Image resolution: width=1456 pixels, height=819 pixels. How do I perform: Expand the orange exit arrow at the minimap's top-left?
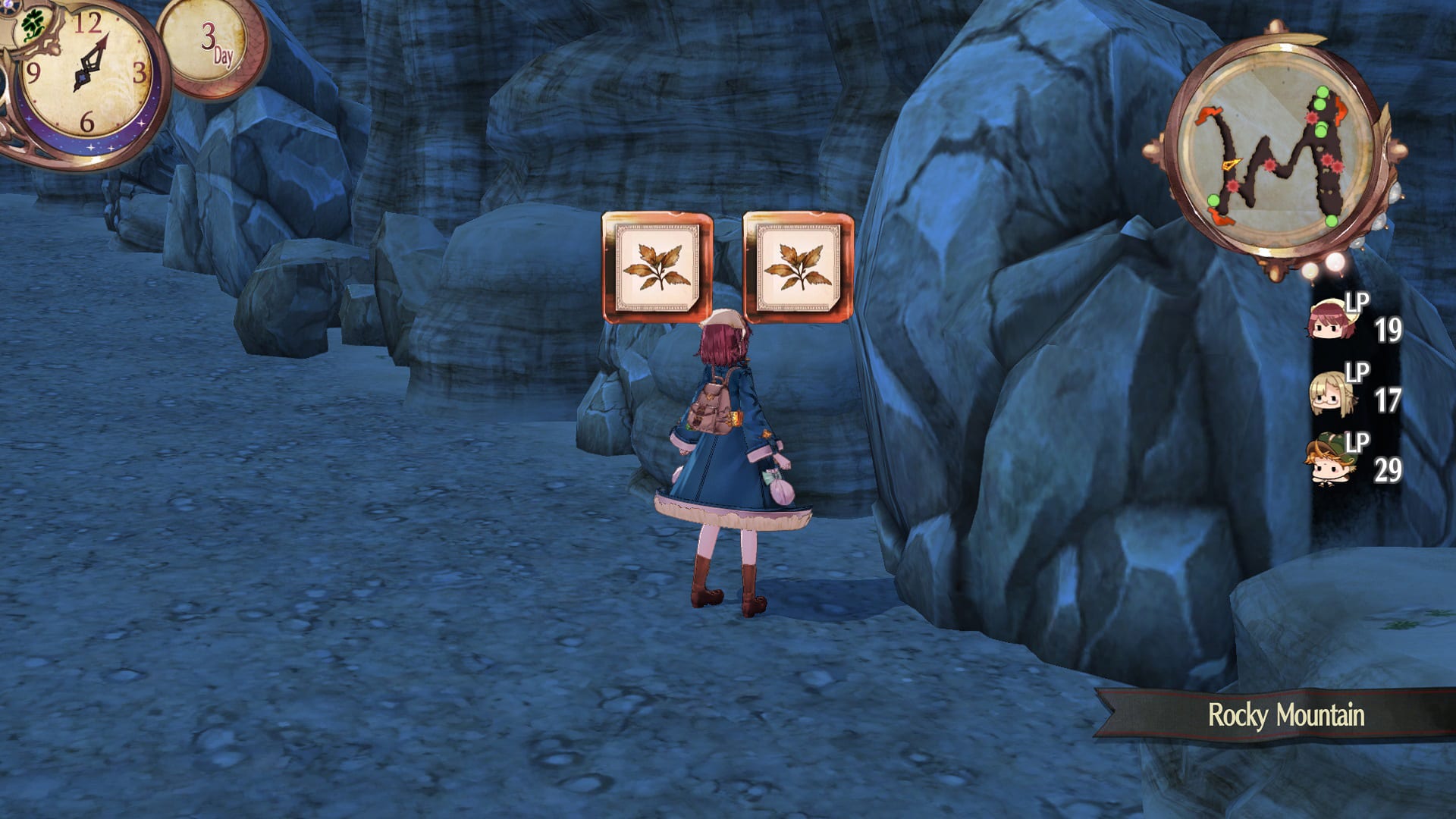tap(1210, 115)
